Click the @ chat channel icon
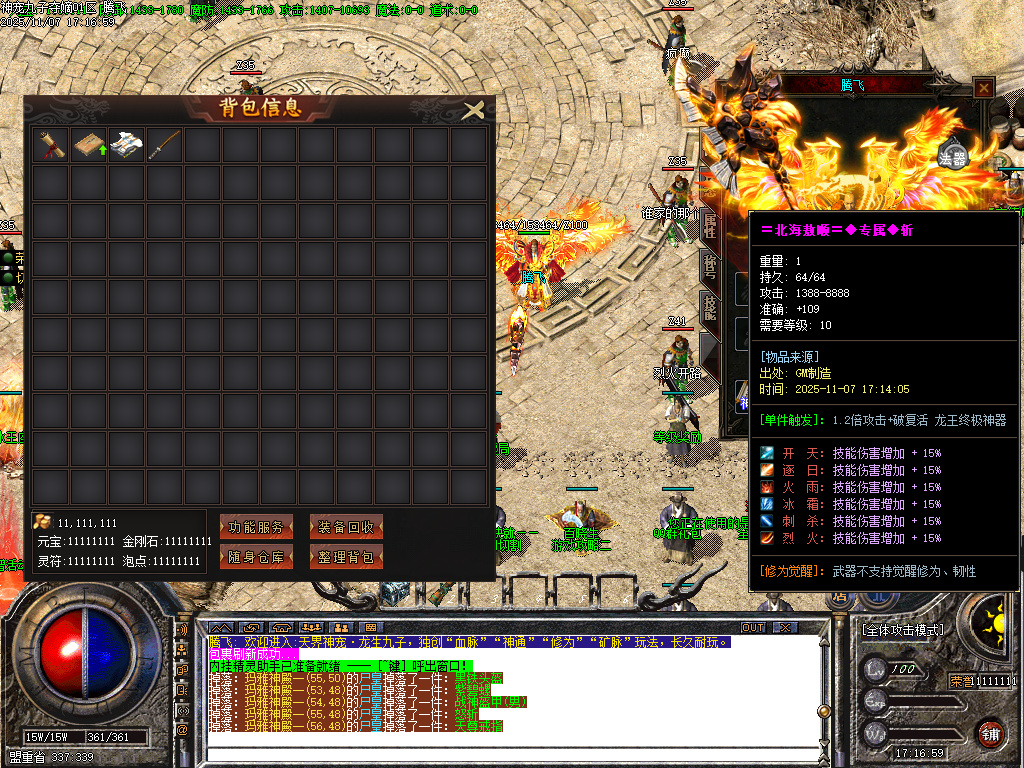1024x768 pixels. tap(182, 731)
